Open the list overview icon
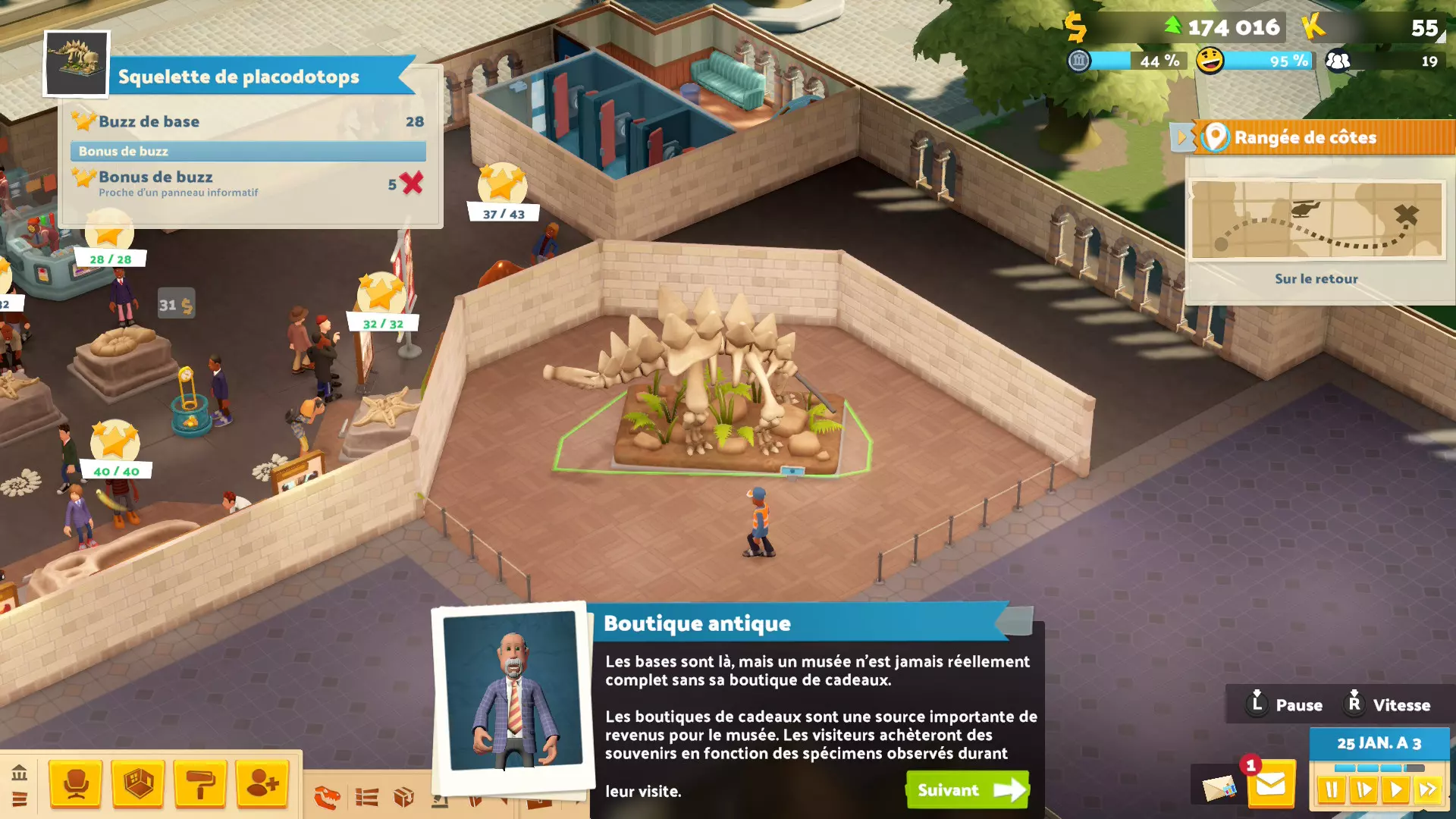 (x=367, y=797)
